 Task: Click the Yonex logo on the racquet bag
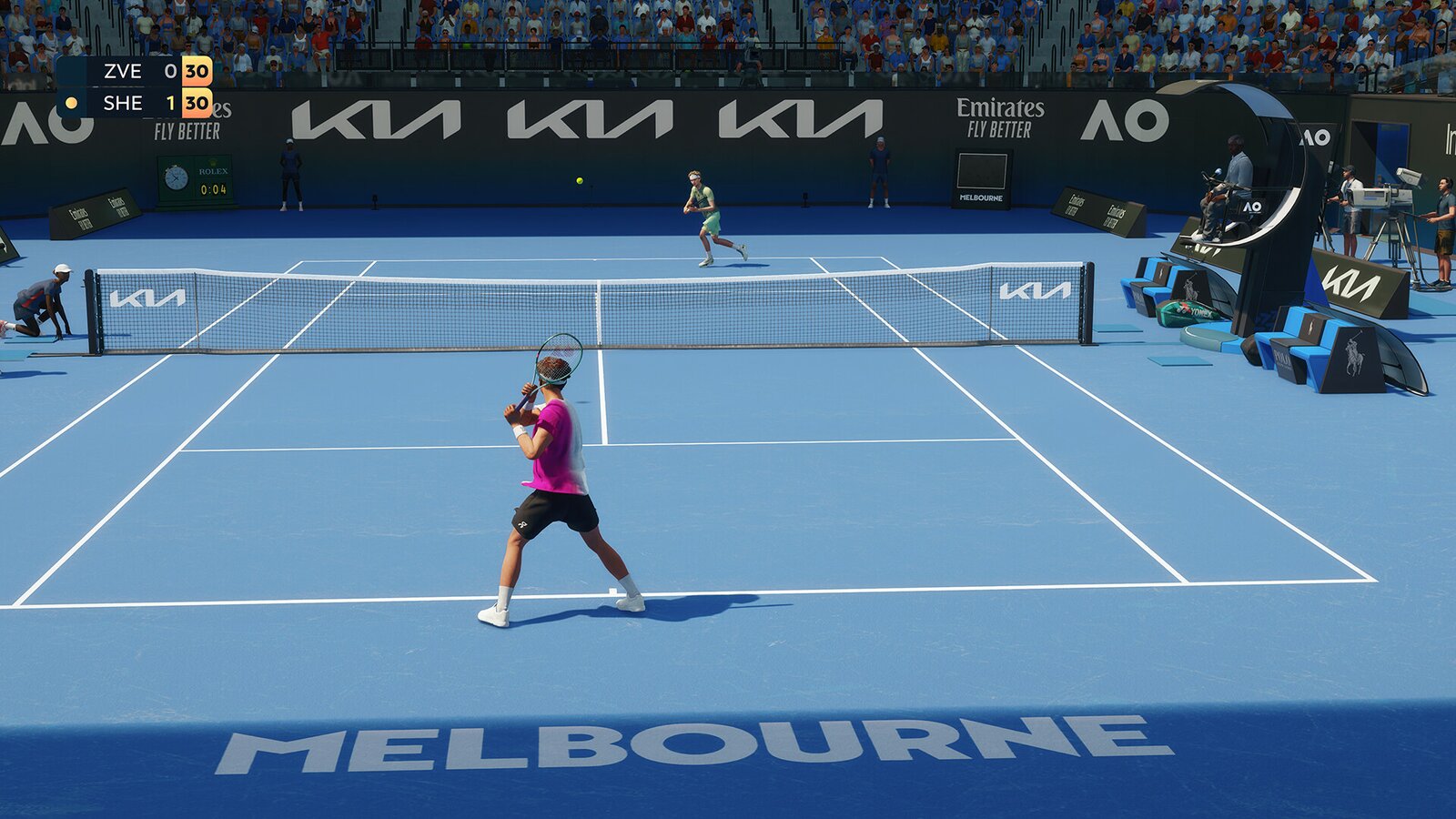click(x=1201, y=314)
